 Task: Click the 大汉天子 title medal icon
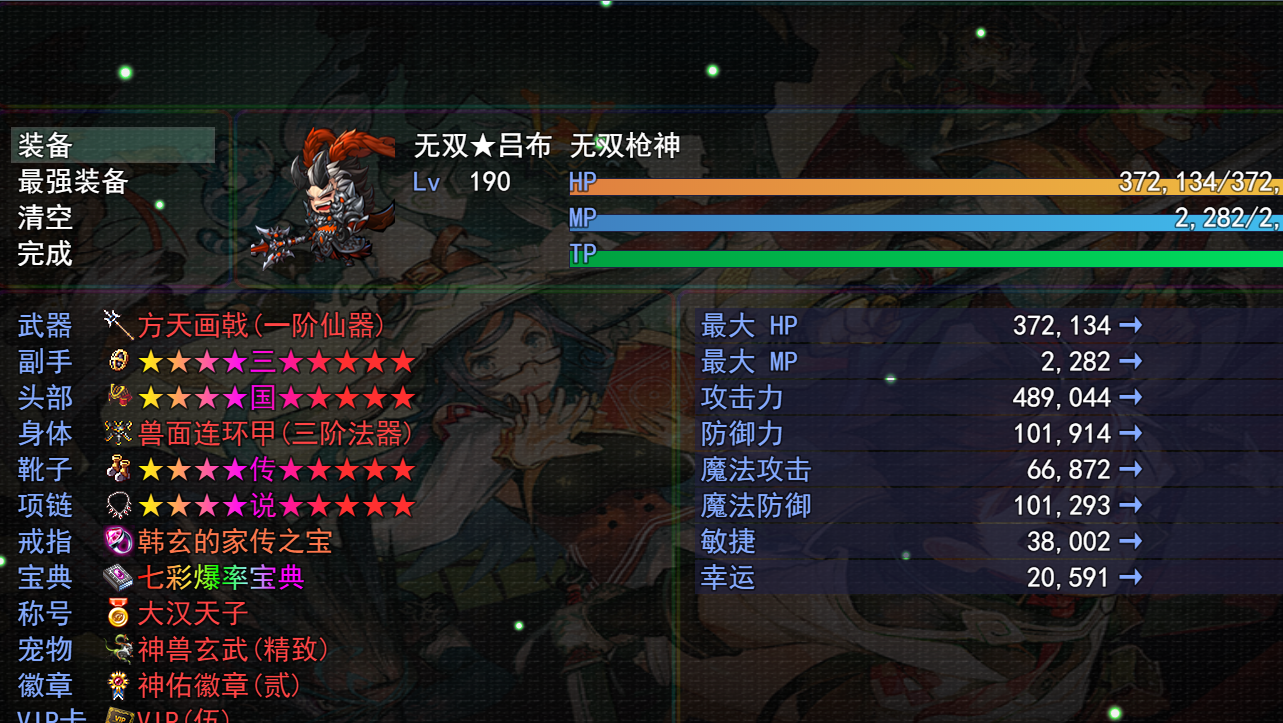coord(118,614)
